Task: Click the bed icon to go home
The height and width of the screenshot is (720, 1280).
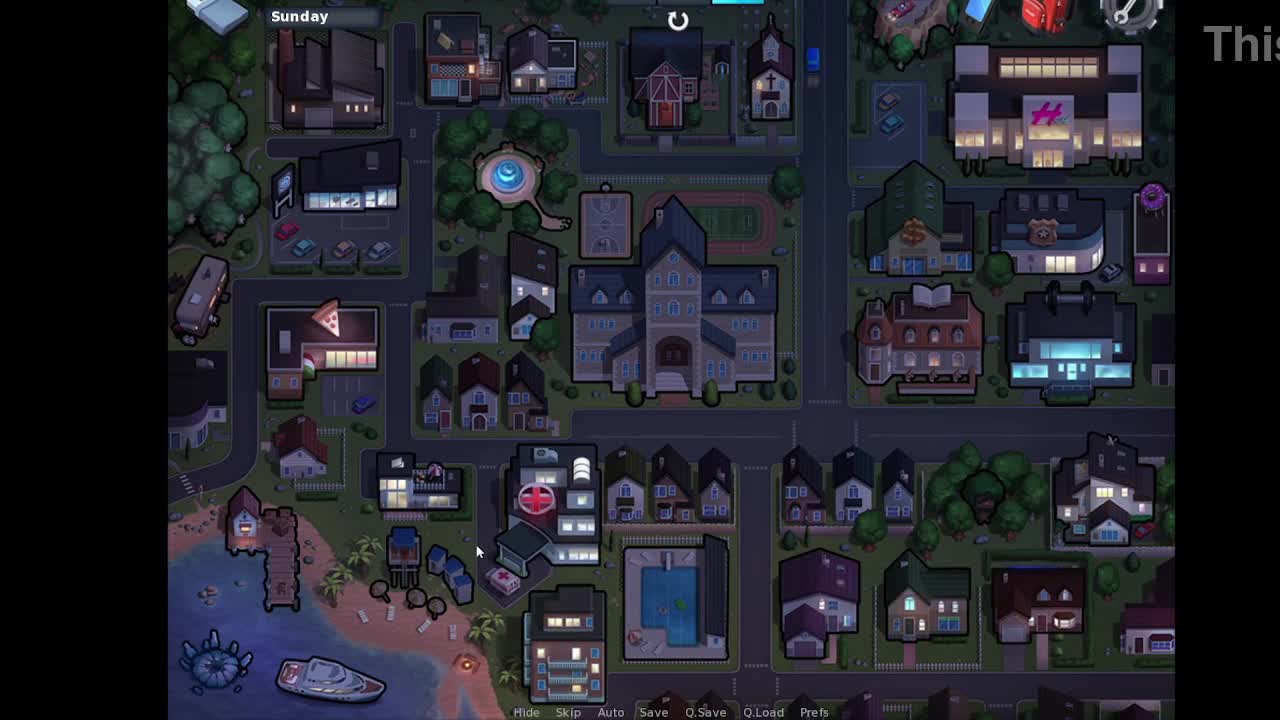Action: tap(217, 12)
